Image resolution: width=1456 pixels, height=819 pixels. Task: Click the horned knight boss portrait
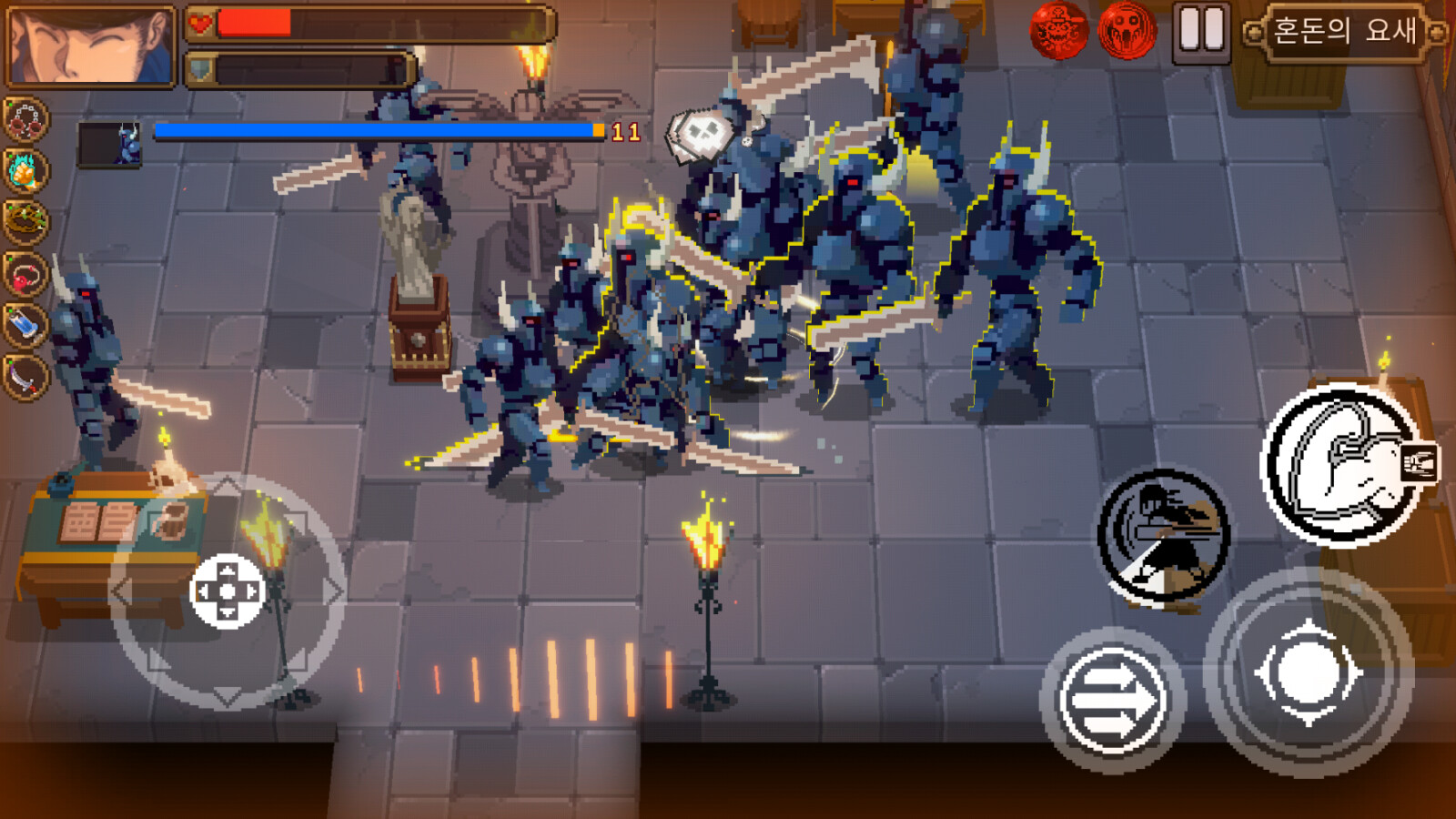(109, 144)
